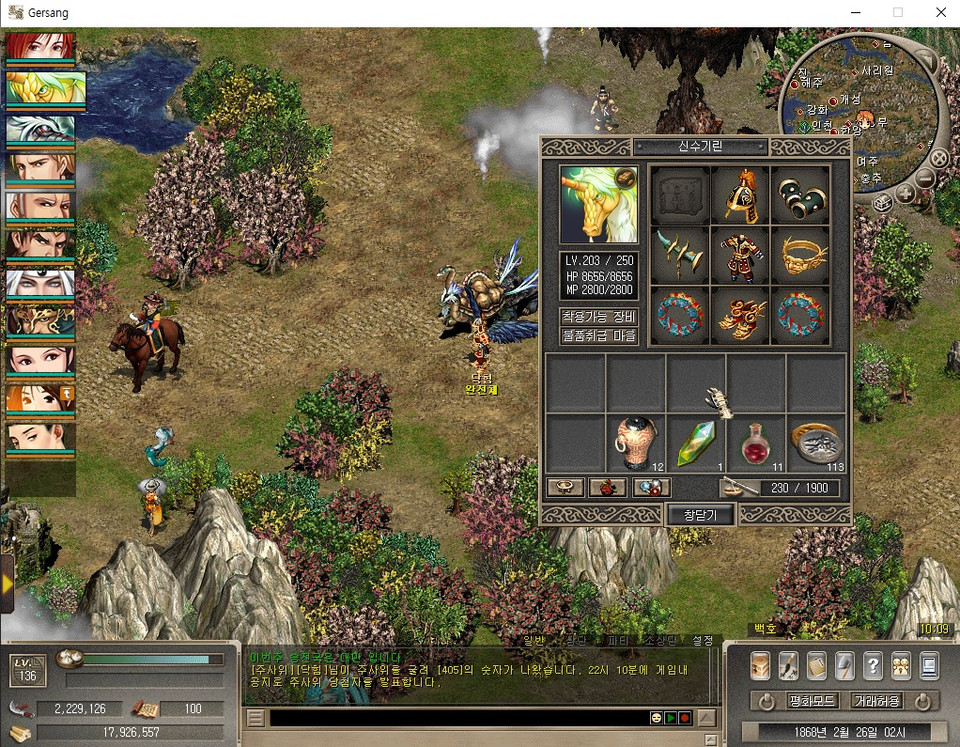This screenshot has width=960, height=747.
Task: Close the Gersang game window
Action: click(940, 13)
